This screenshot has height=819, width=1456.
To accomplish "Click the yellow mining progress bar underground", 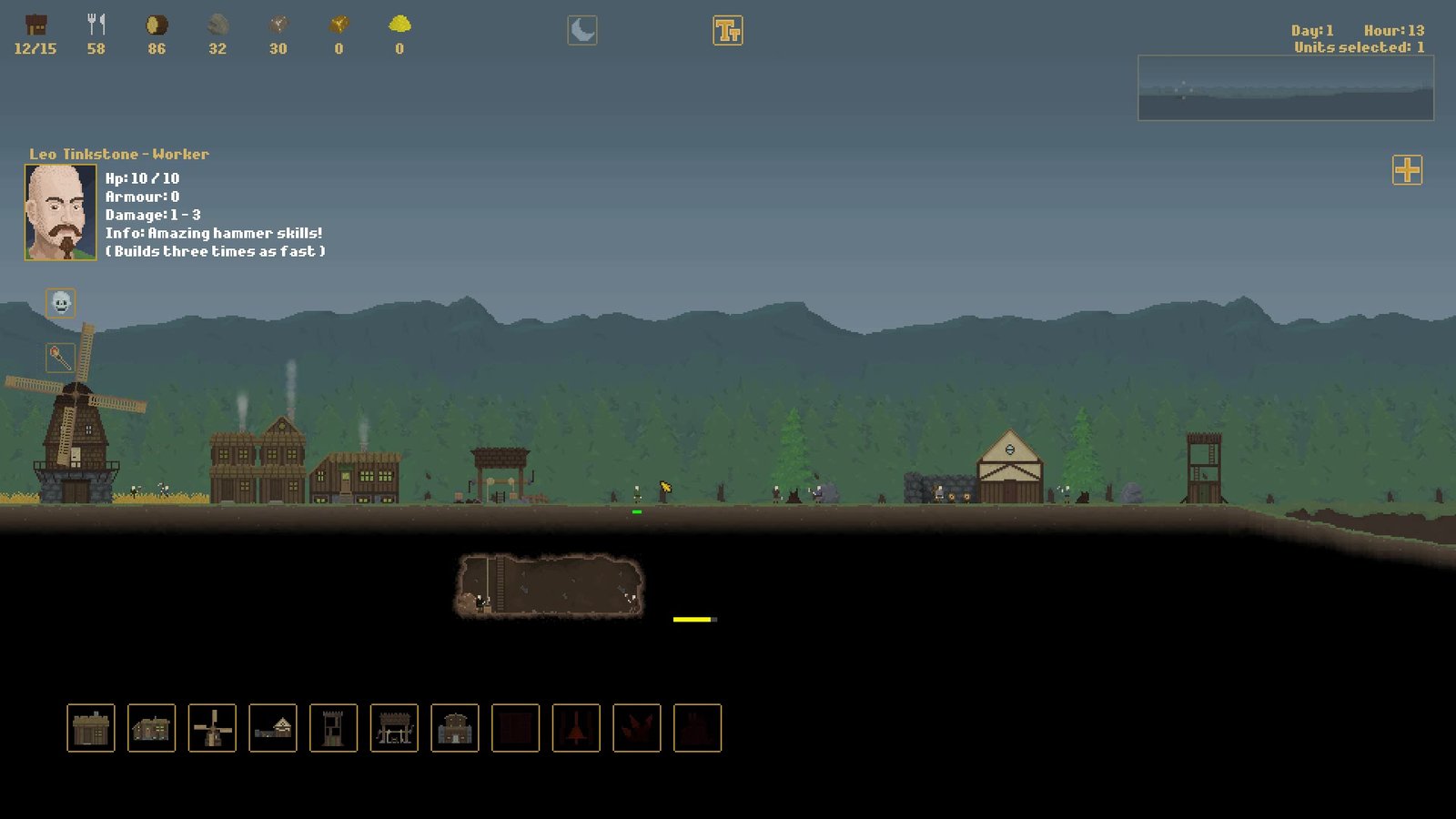I will coord(690,619).
